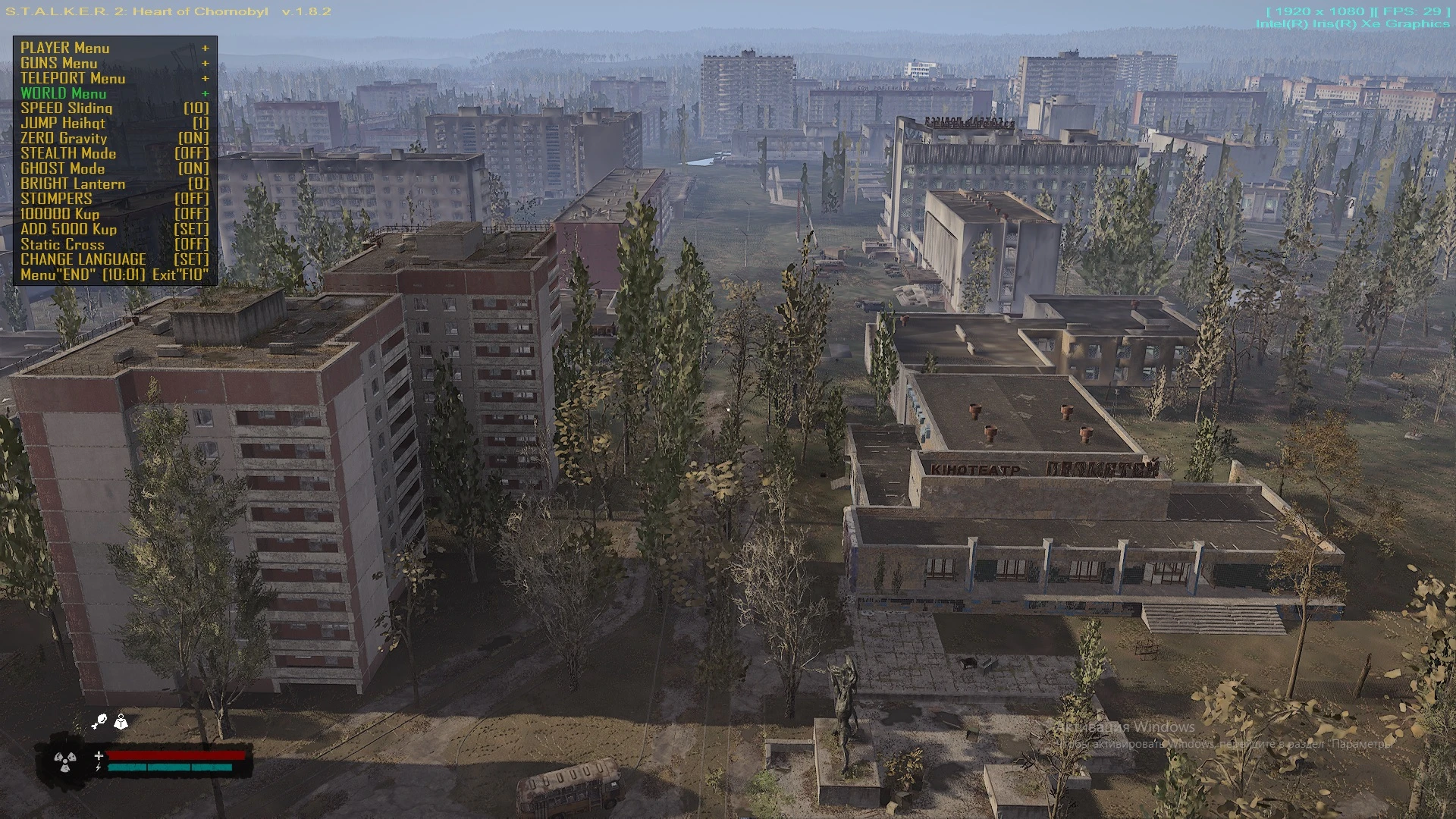Click the Exit "F10" label
1456x819 pixels.
[182, 275]
